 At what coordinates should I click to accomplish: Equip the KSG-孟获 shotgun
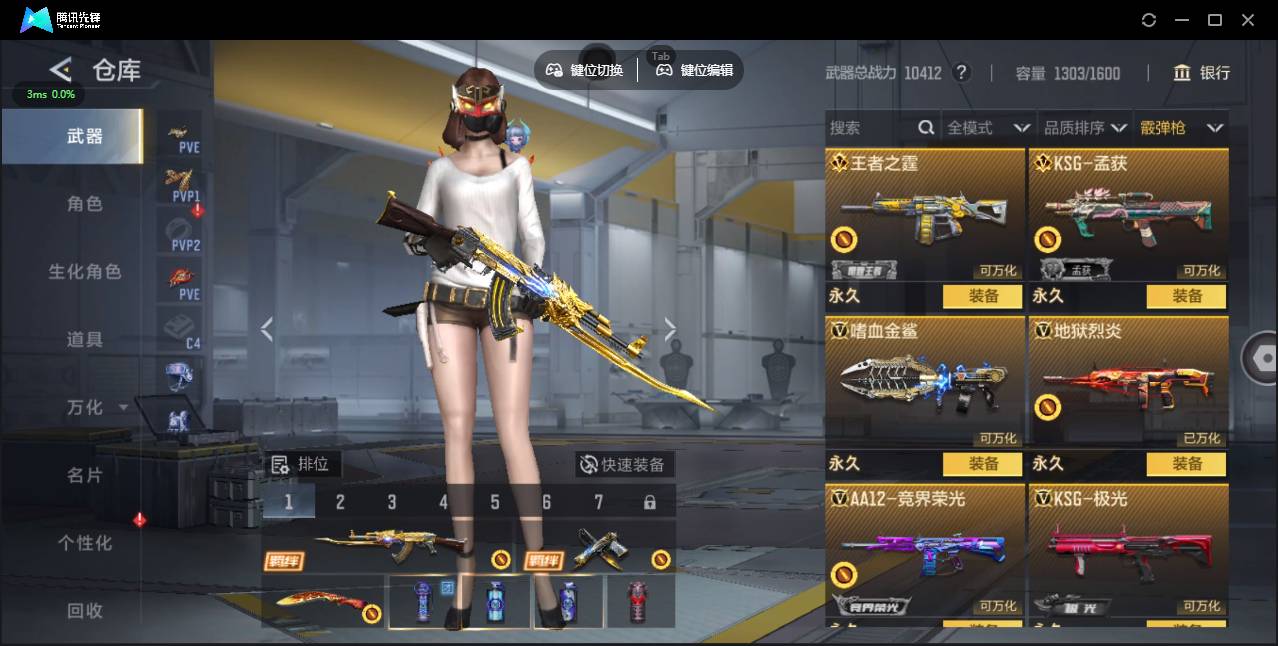(1187, 296)
